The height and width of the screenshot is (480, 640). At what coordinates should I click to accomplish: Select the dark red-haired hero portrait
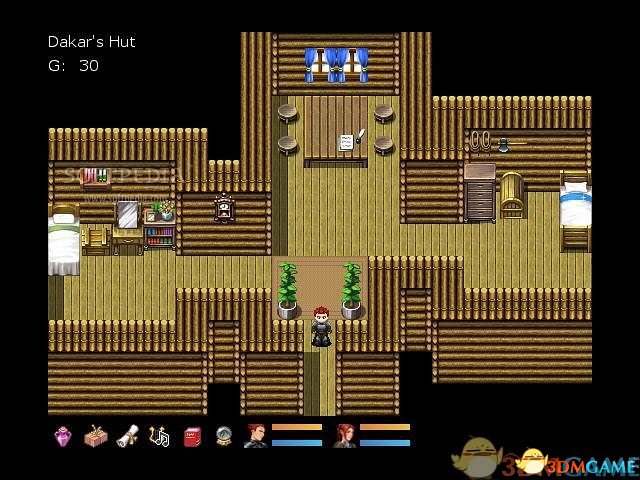[x=255, y=435]
